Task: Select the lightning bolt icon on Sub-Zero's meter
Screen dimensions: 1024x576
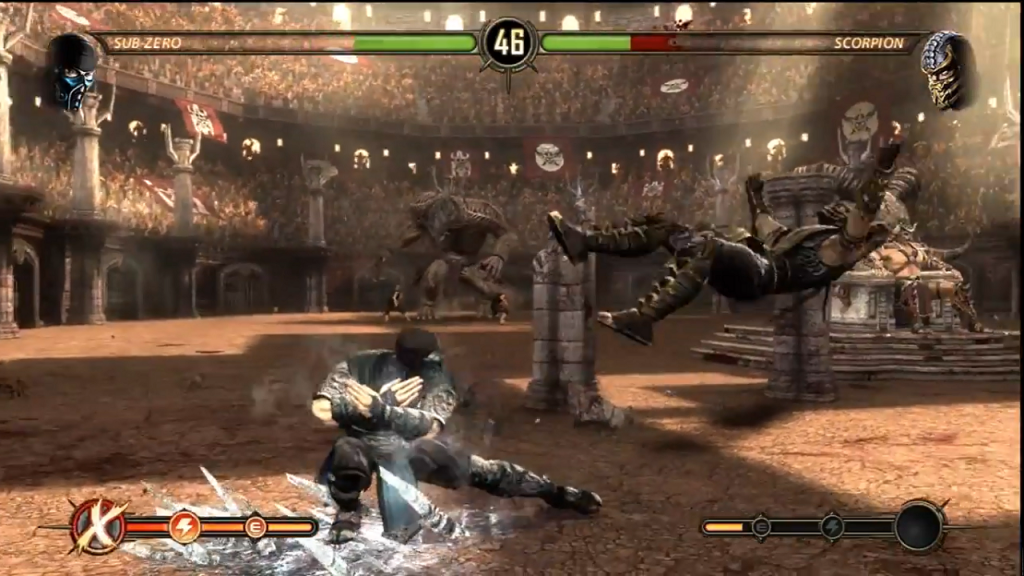Action: [x=185, y=526]
